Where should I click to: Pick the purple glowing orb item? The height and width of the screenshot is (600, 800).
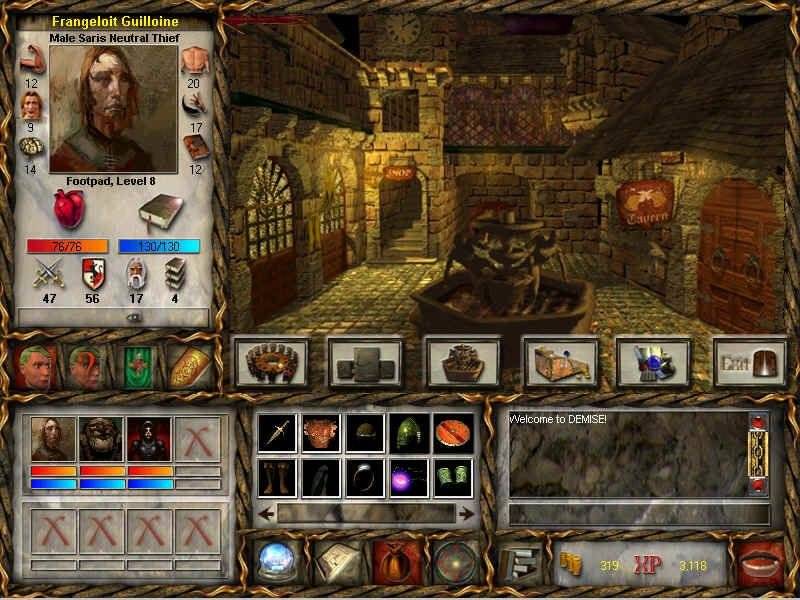click(x=406, y=476)
